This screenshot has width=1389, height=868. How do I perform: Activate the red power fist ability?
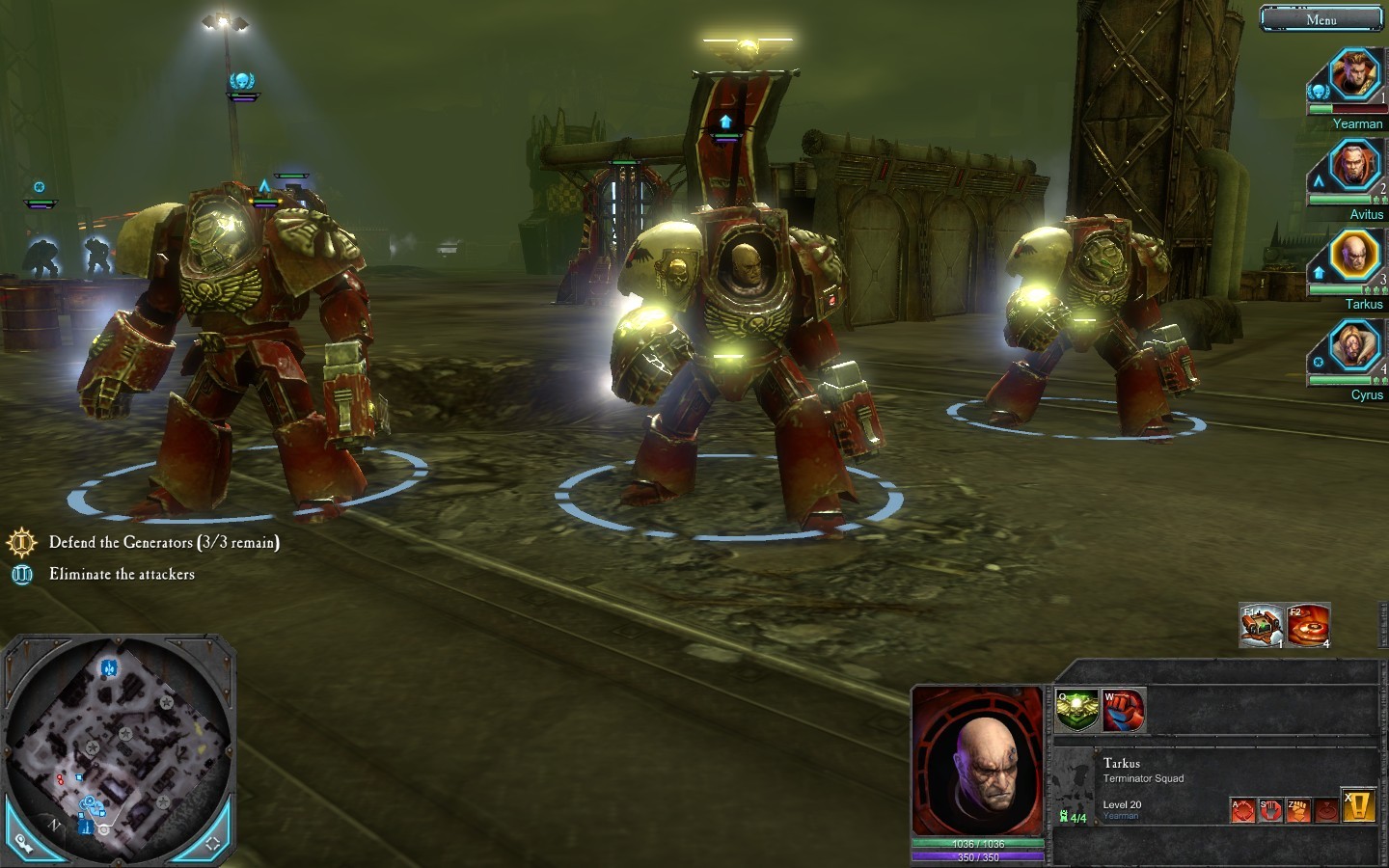[x=1124, y=712]
